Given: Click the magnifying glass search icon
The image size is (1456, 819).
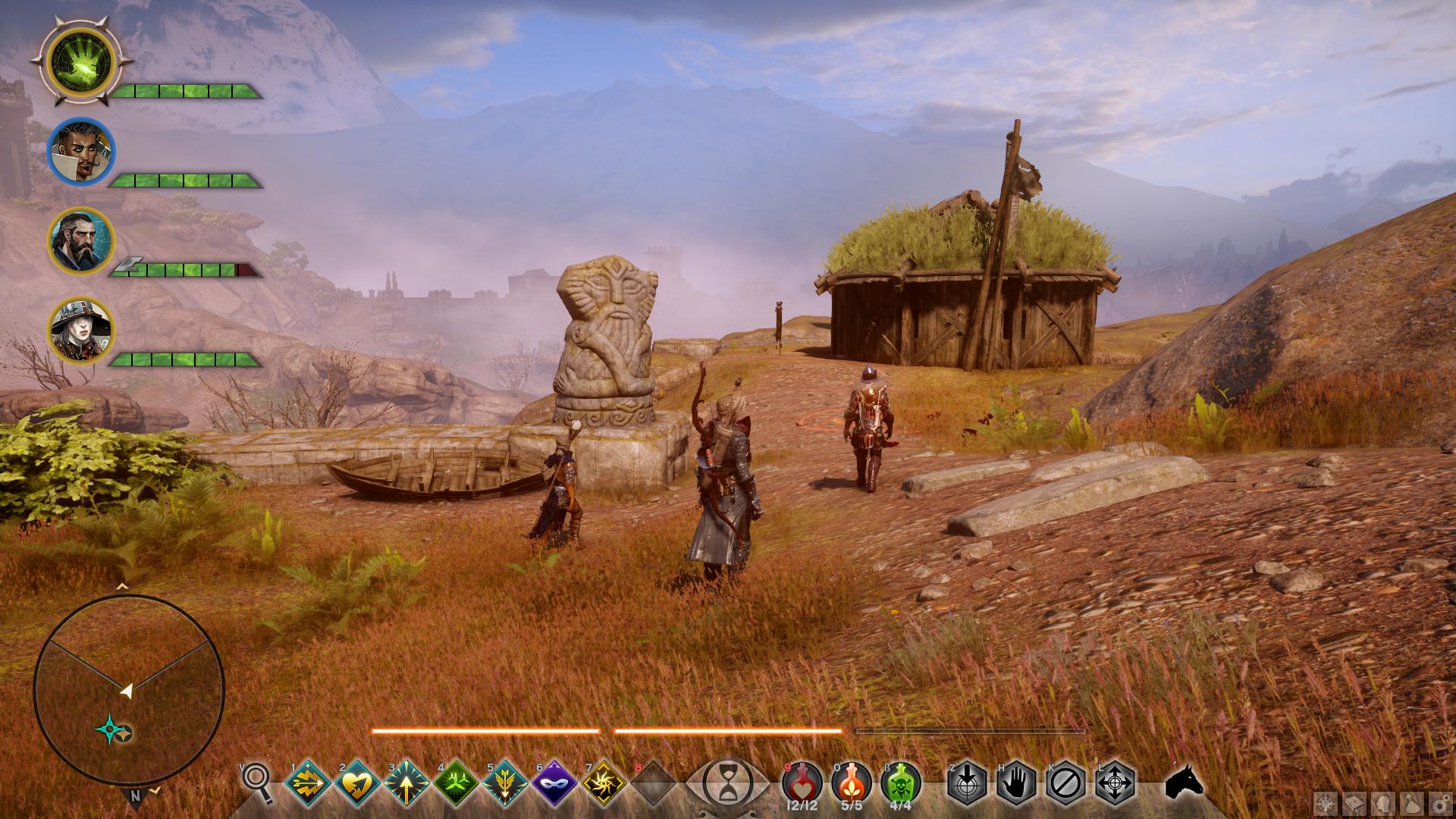Looking at the screenshot, I should pyautogui.click(x=258, y=781).
